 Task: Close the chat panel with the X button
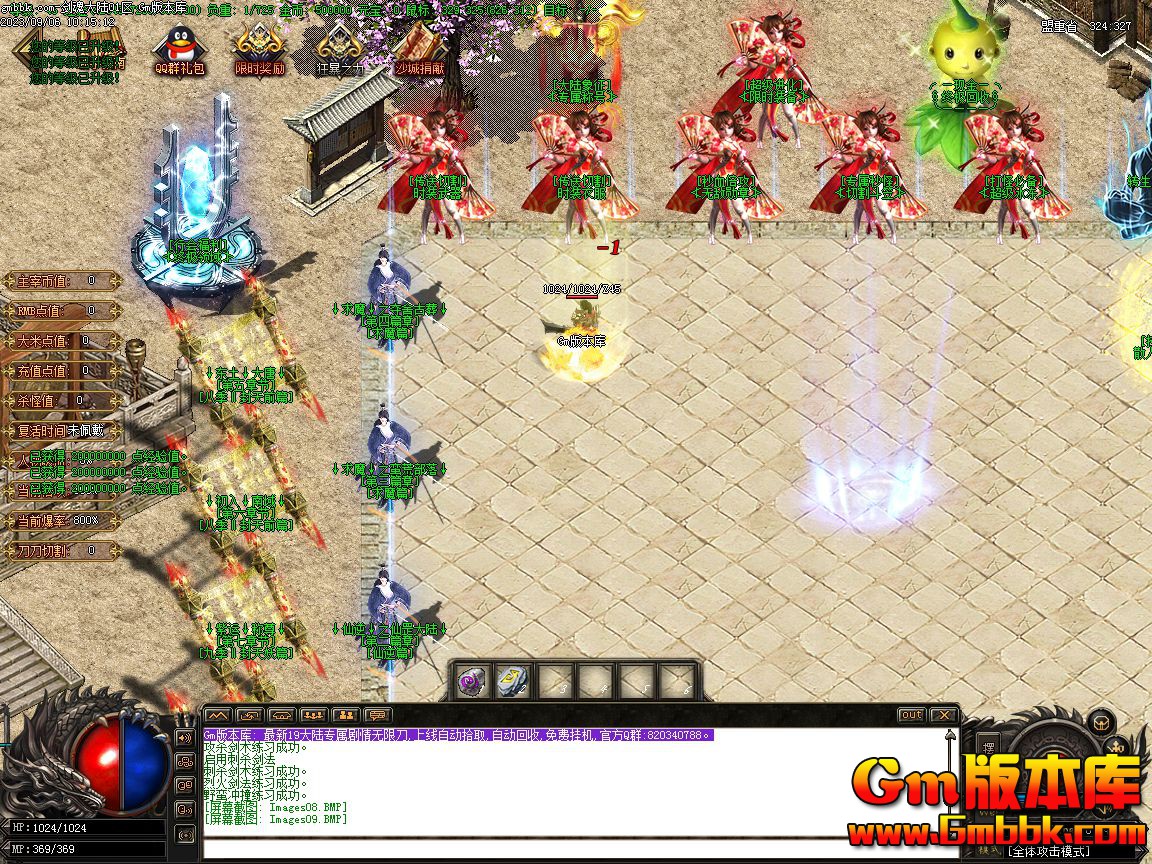tap(943, 715)
